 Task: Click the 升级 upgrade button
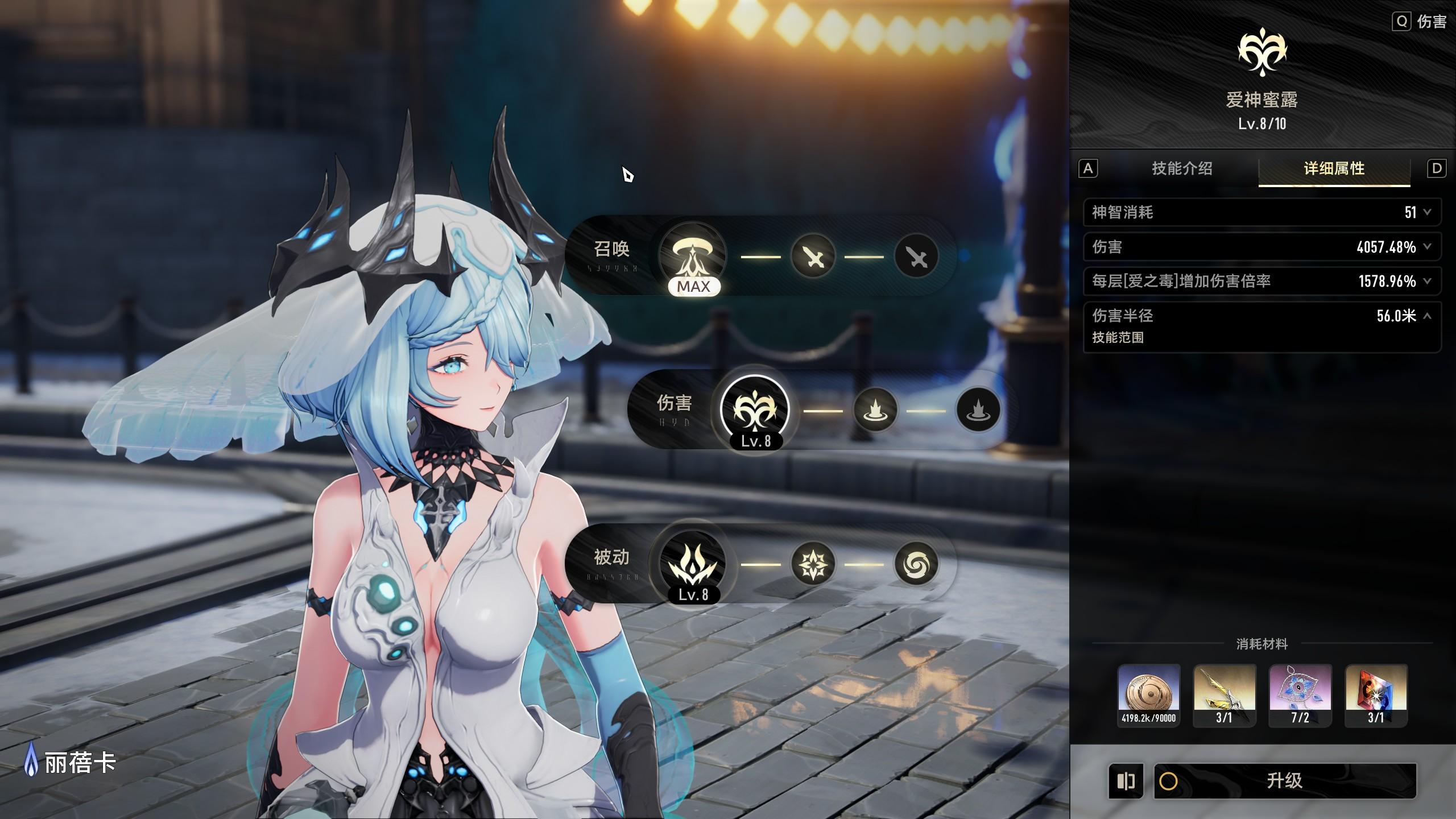(x=1284, y=780)
